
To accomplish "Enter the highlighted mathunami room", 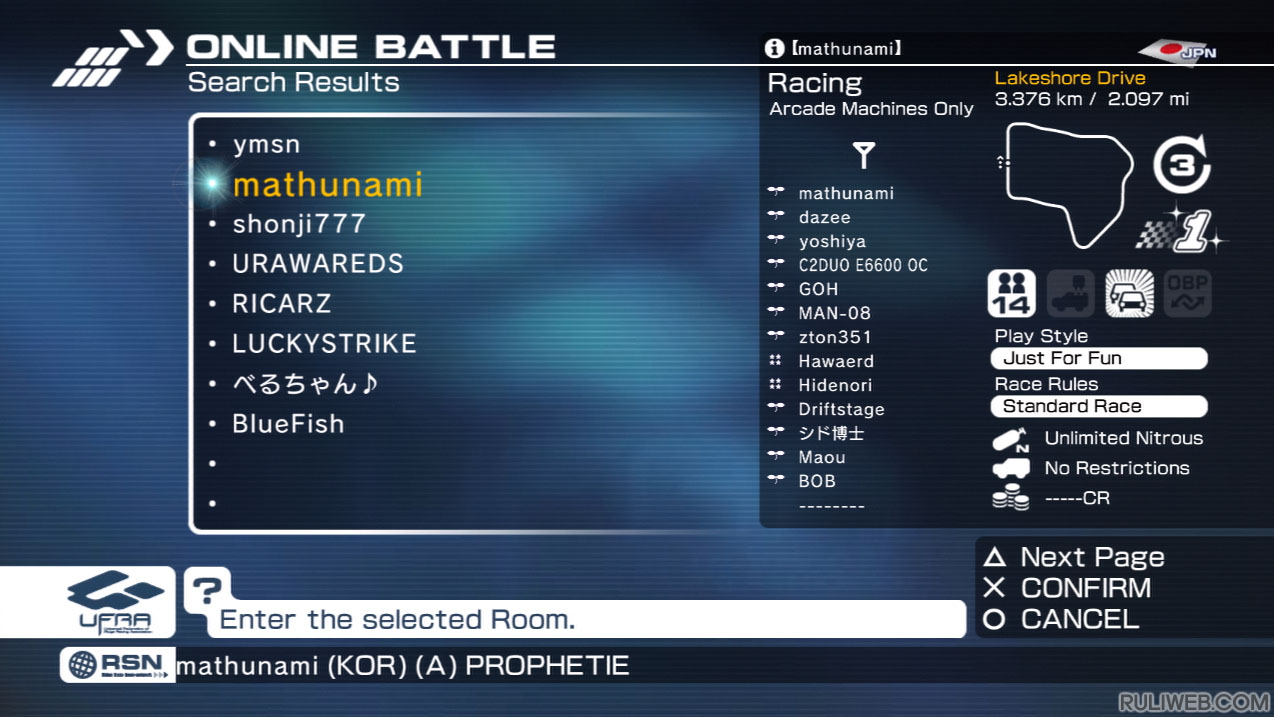I will pos(327,185).
